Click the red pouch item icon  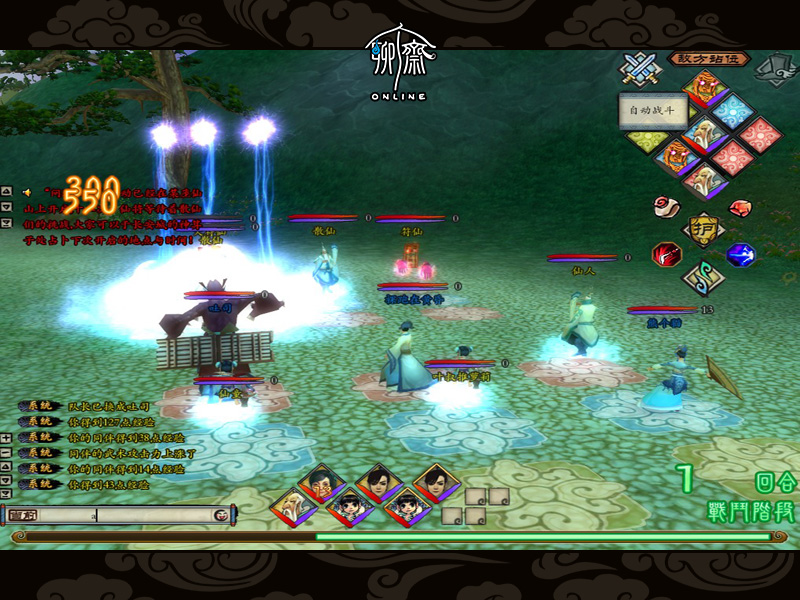pyautogui.click(x=741, y=207)
